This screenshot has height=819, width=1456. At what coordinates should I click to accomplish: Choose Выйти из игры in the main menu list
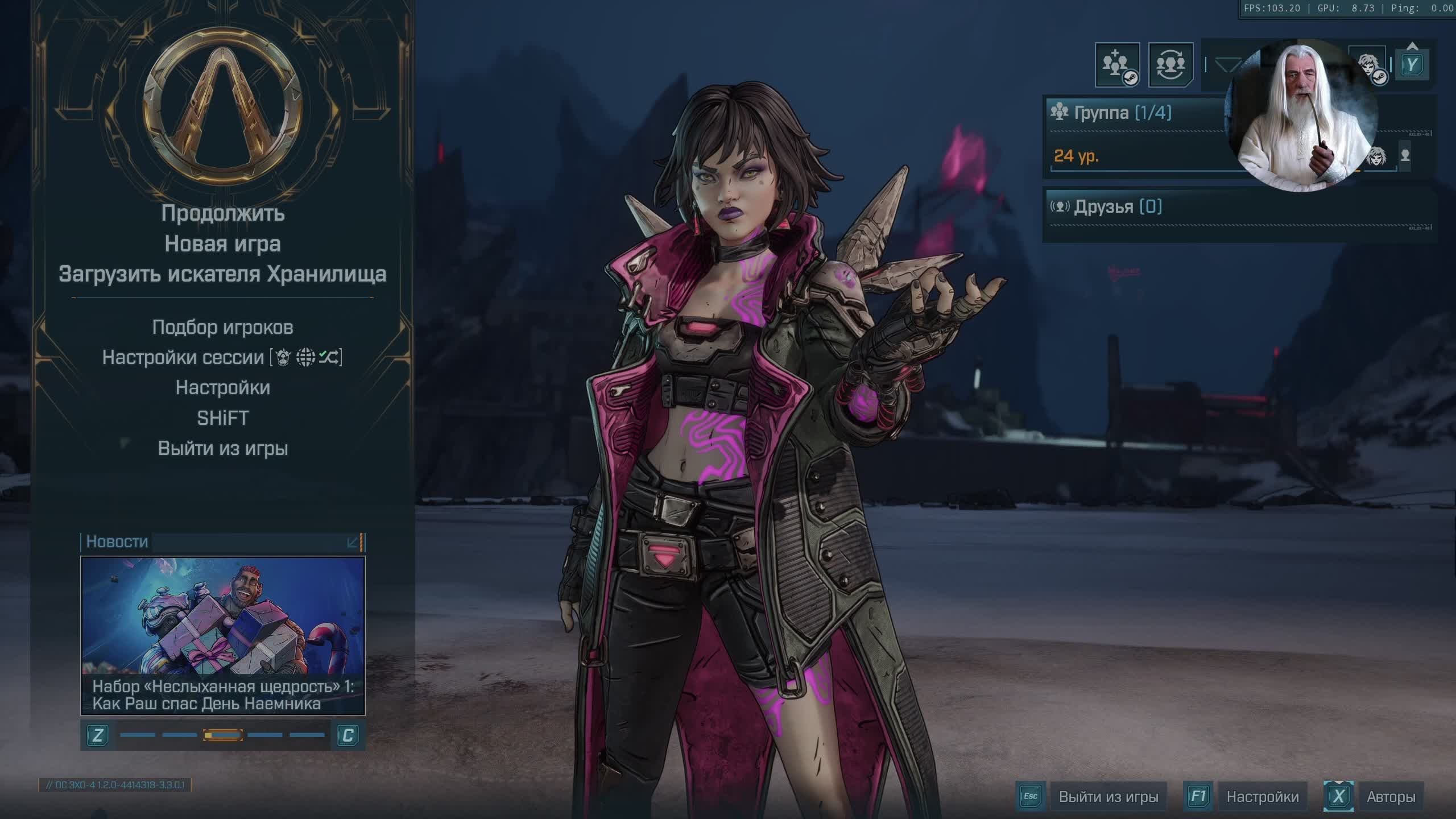222,449
